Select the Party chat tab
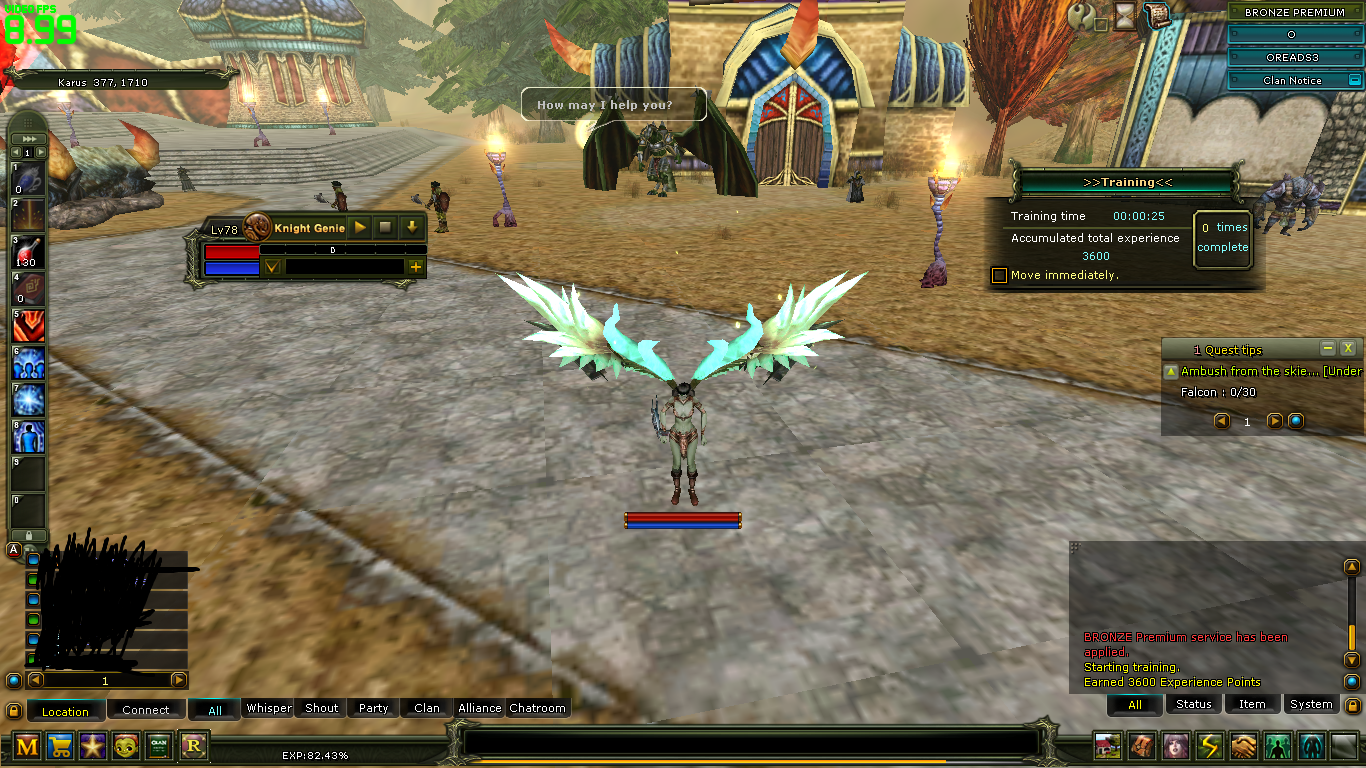The image size is (1366, 768). (x=373, y=708)
